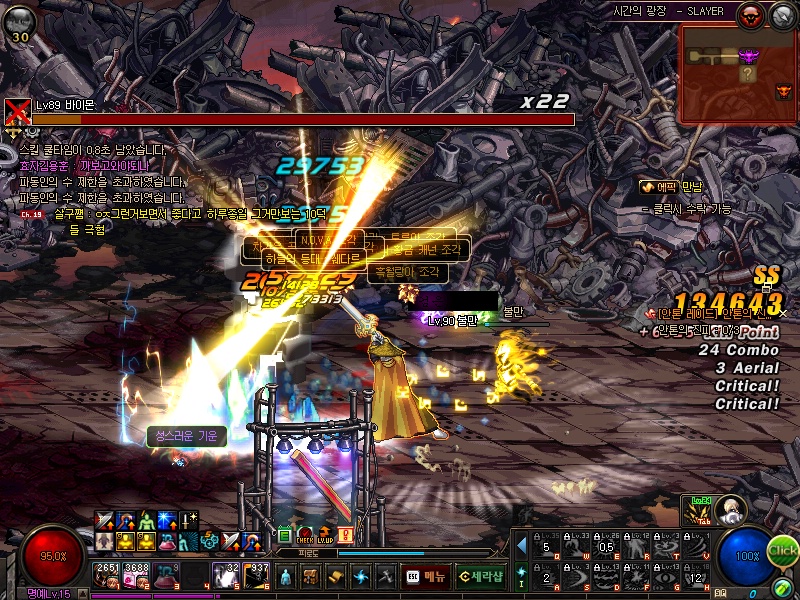The height and width of the screenshot is (600, 800).
Task: Use the pink item with 3688 count
Action: [x=136, y=574]
